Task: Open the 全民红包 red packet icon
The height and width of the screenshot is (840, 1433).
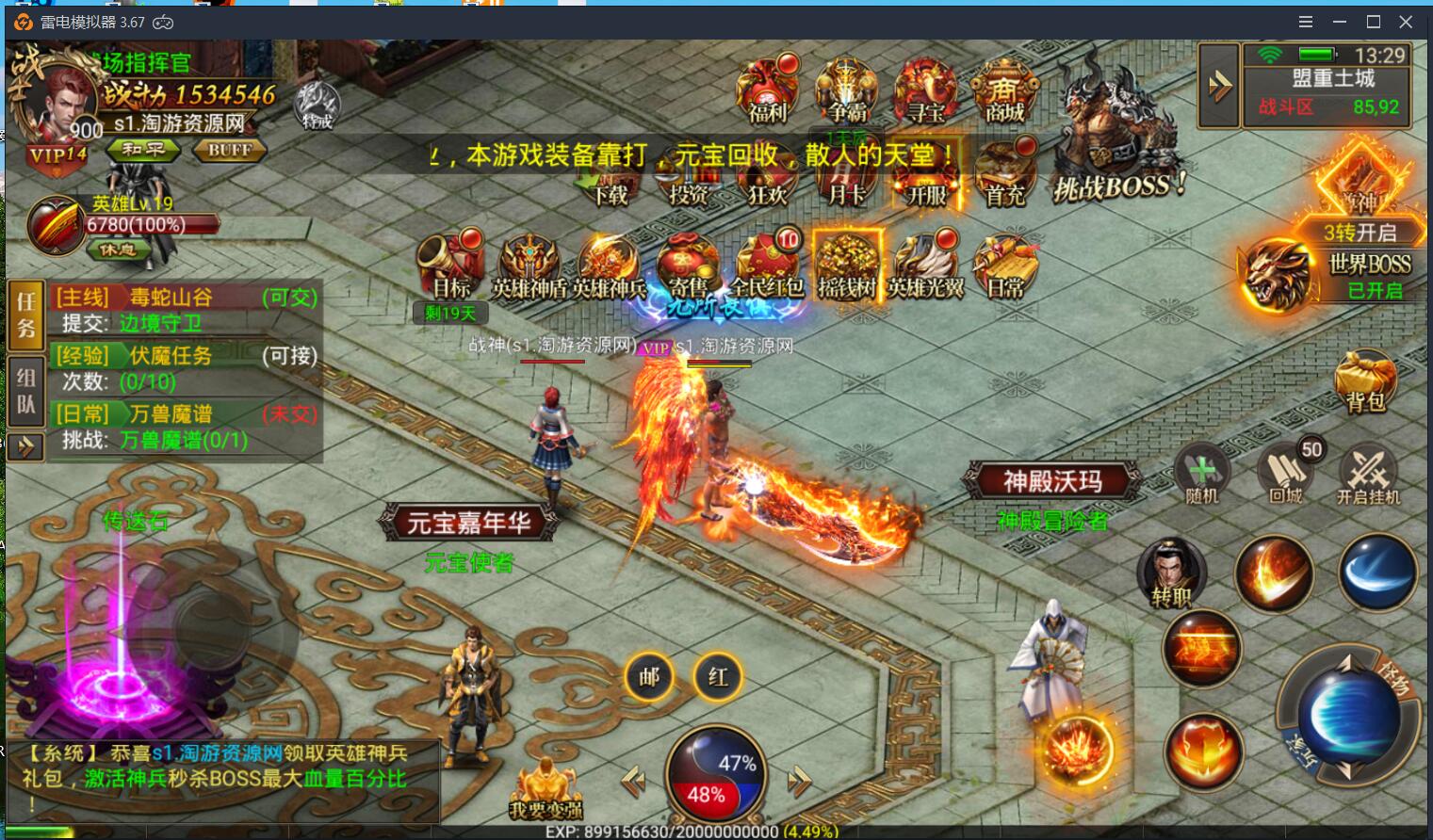Action: tap(767, 266)
